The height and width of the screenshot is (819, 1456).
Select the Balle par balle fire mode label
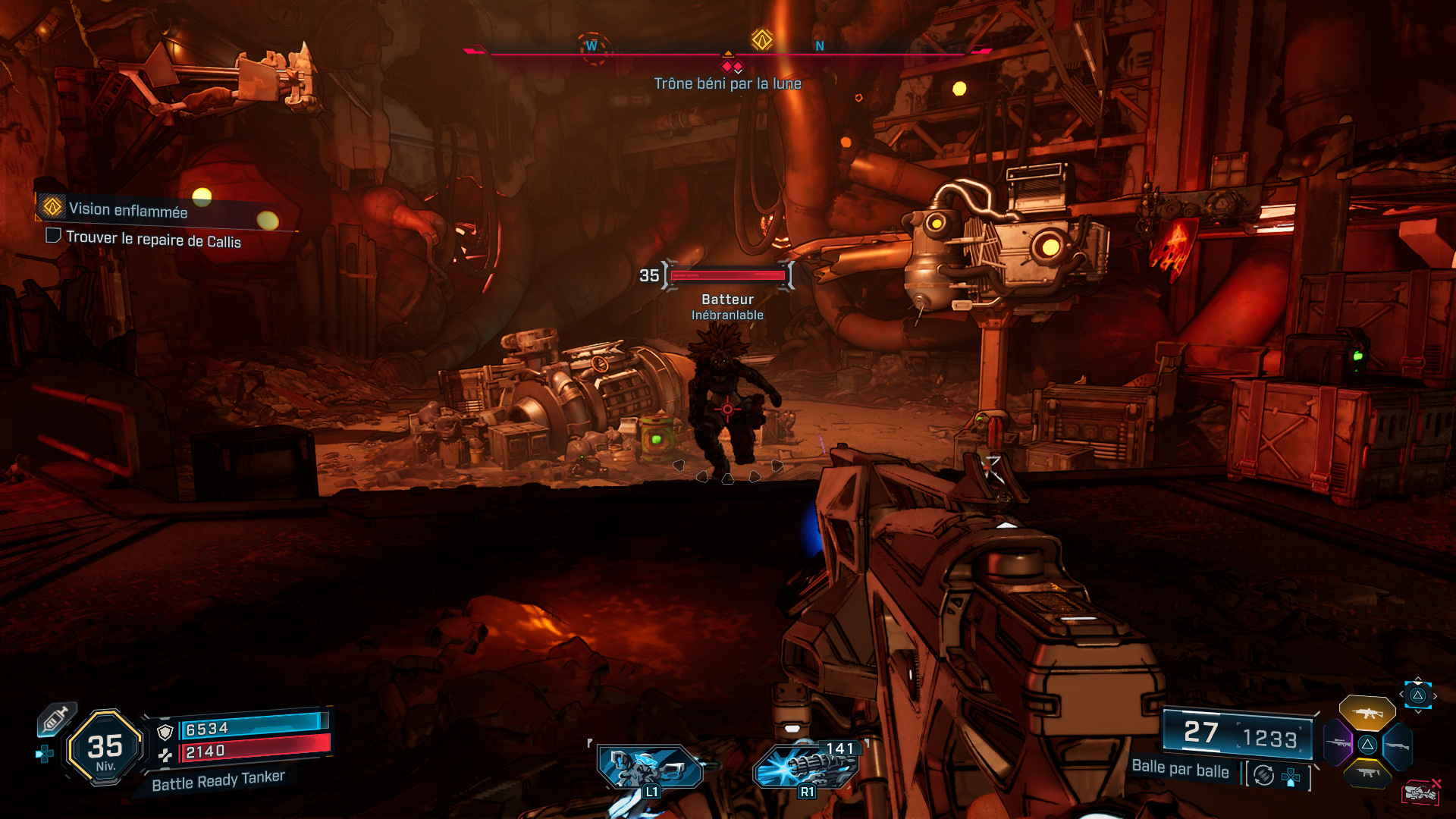click(x=1180, y=768)
